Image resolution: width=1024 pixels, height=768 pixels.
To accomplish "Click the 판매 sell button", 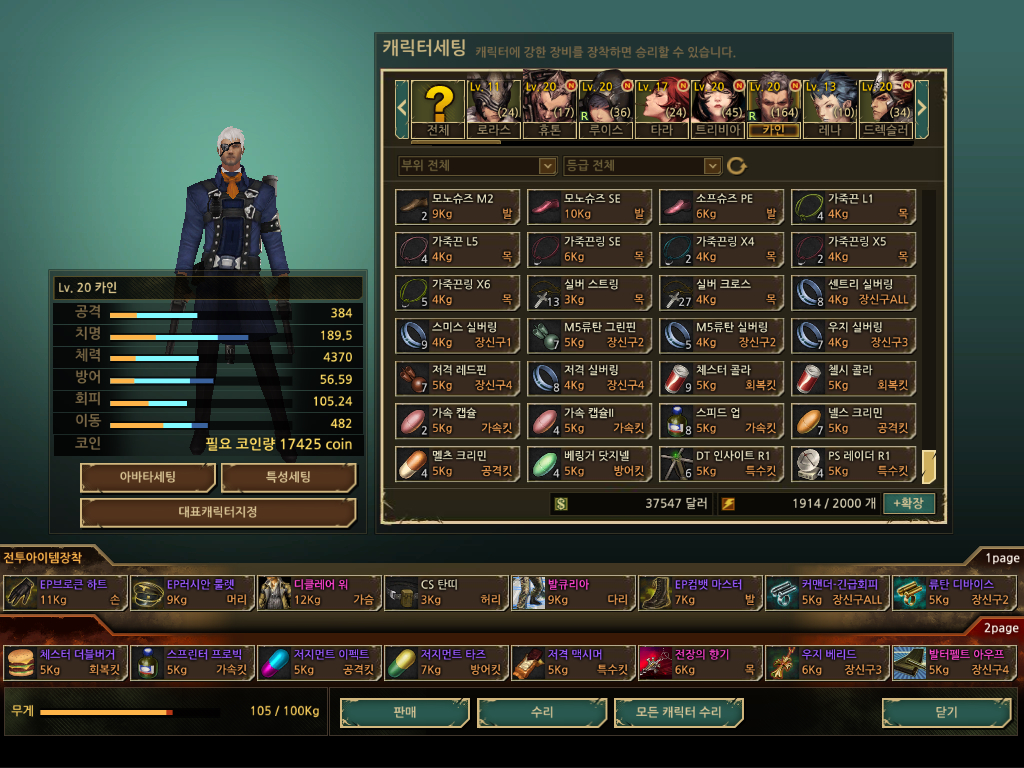I will [405, 712].
